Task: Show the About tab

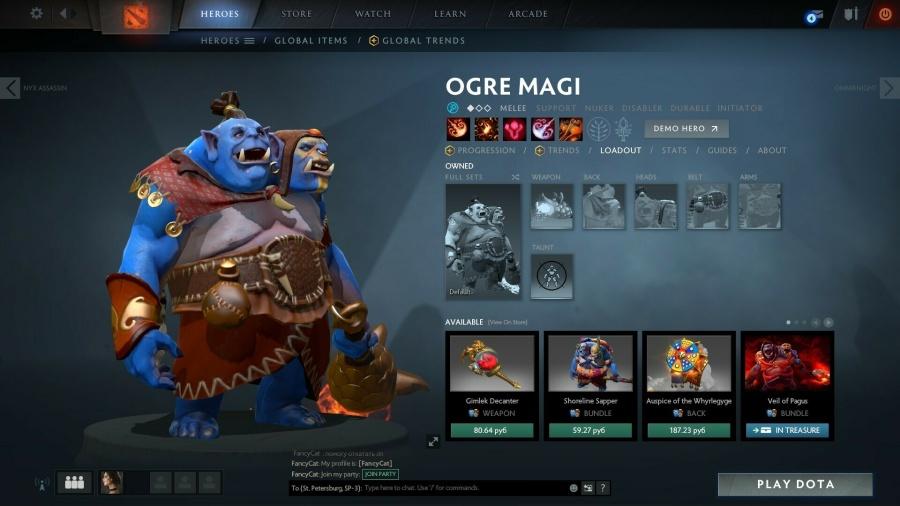Action: [x=772, y=151]
